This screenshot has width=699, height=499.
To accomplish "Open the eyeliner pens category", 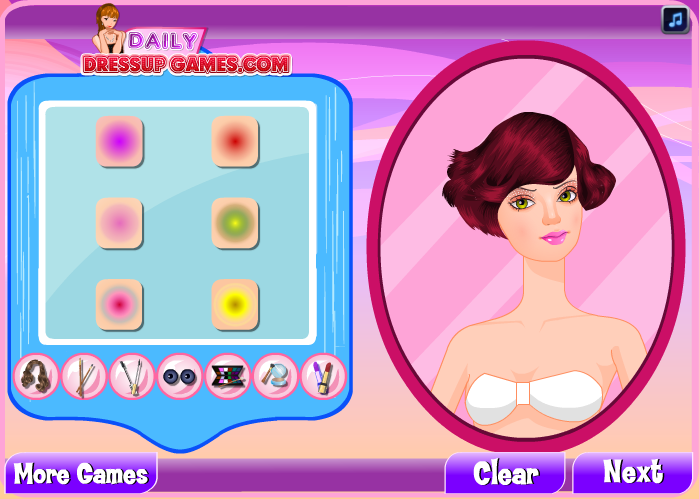I will click(132, 376).
